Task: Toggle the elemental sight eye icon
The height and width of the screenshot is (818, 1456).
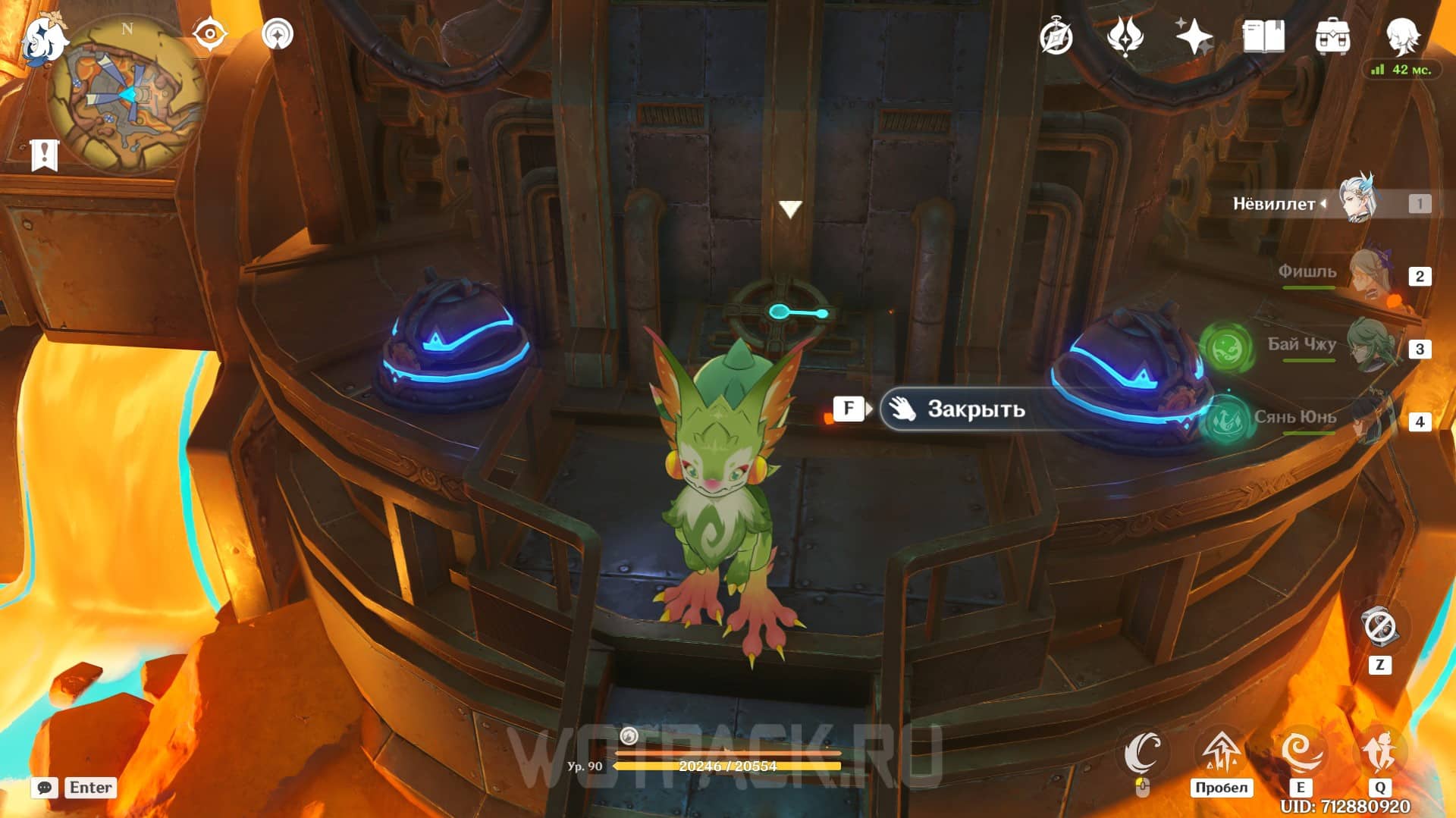Action: 209,34
